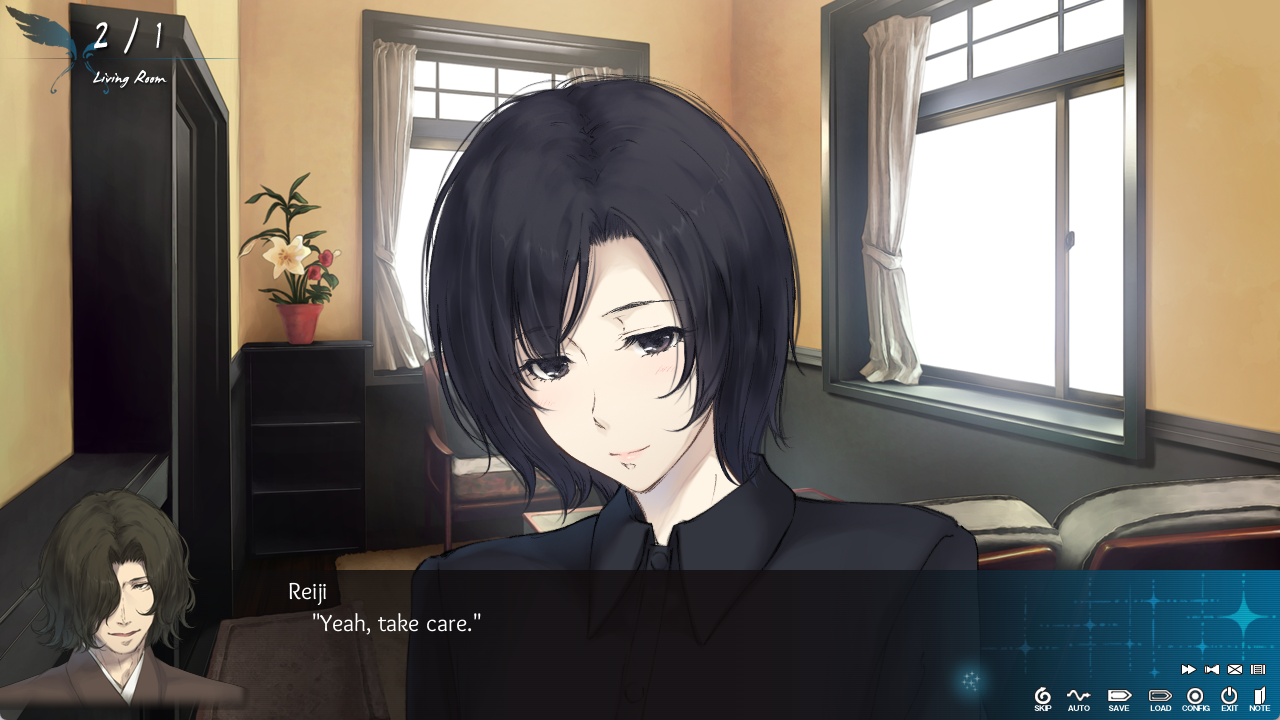This screenshot has height=720, width=1280.
Task: Open the NOTE notebook
Action: coord(1259,698)
